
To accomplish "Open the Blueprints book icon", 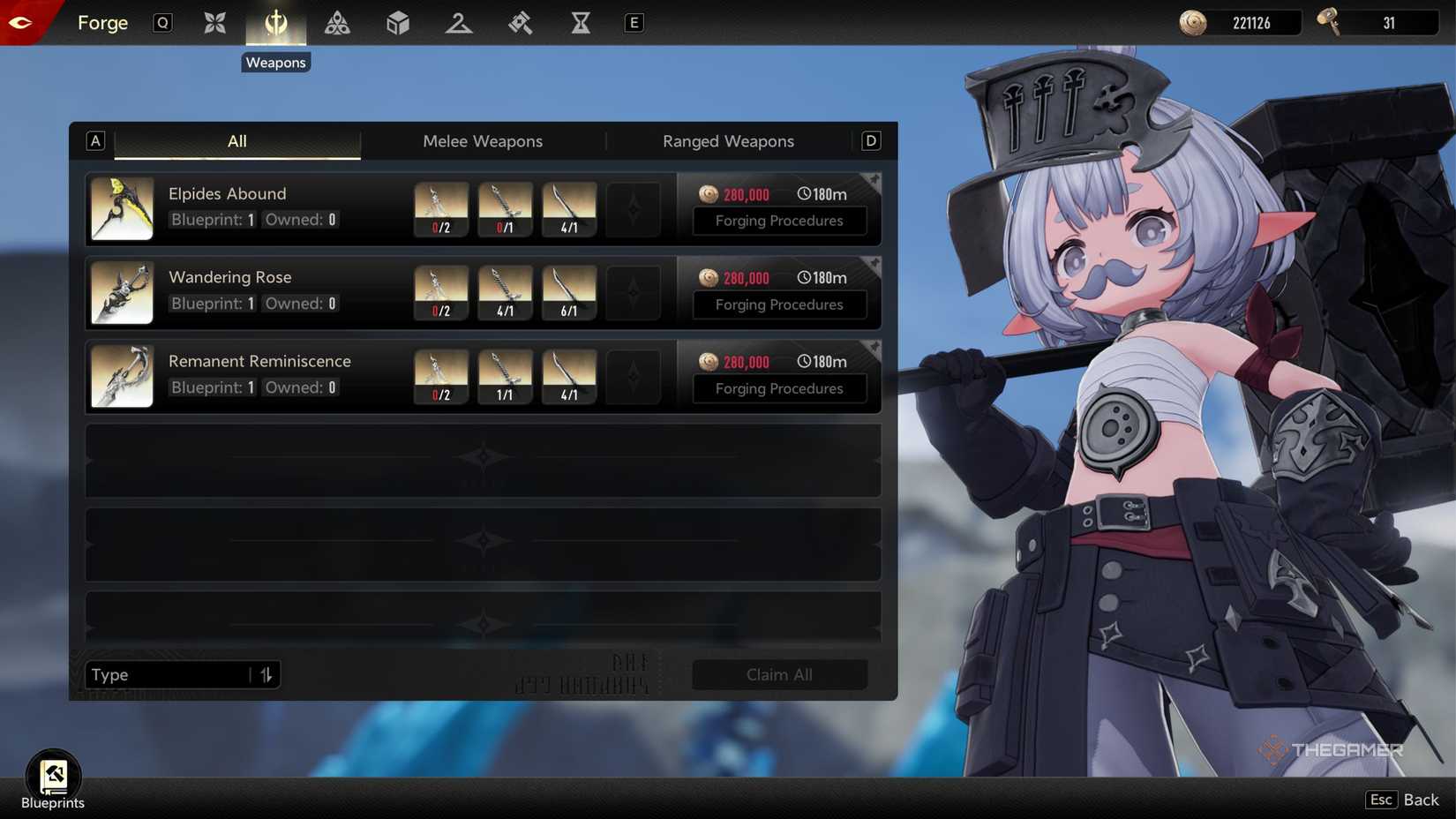I will (x=53, y=774).
